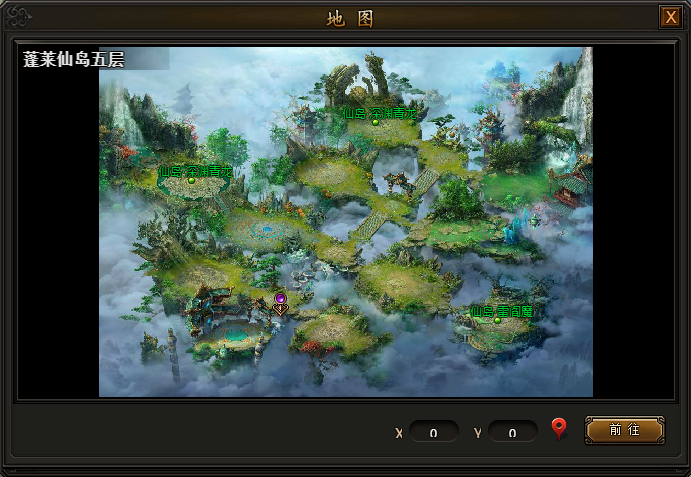Click the red location pin icon
Image resolution: width=691 pixels, height=477 pixels.
click(x=559, y=430)
